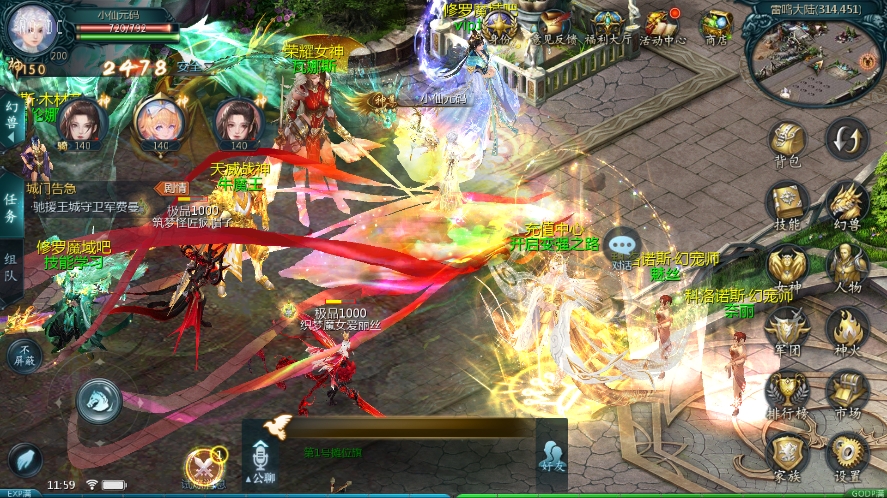Open the 家族 family menu
Screen dimensions: 887x498
click(788, 455)
